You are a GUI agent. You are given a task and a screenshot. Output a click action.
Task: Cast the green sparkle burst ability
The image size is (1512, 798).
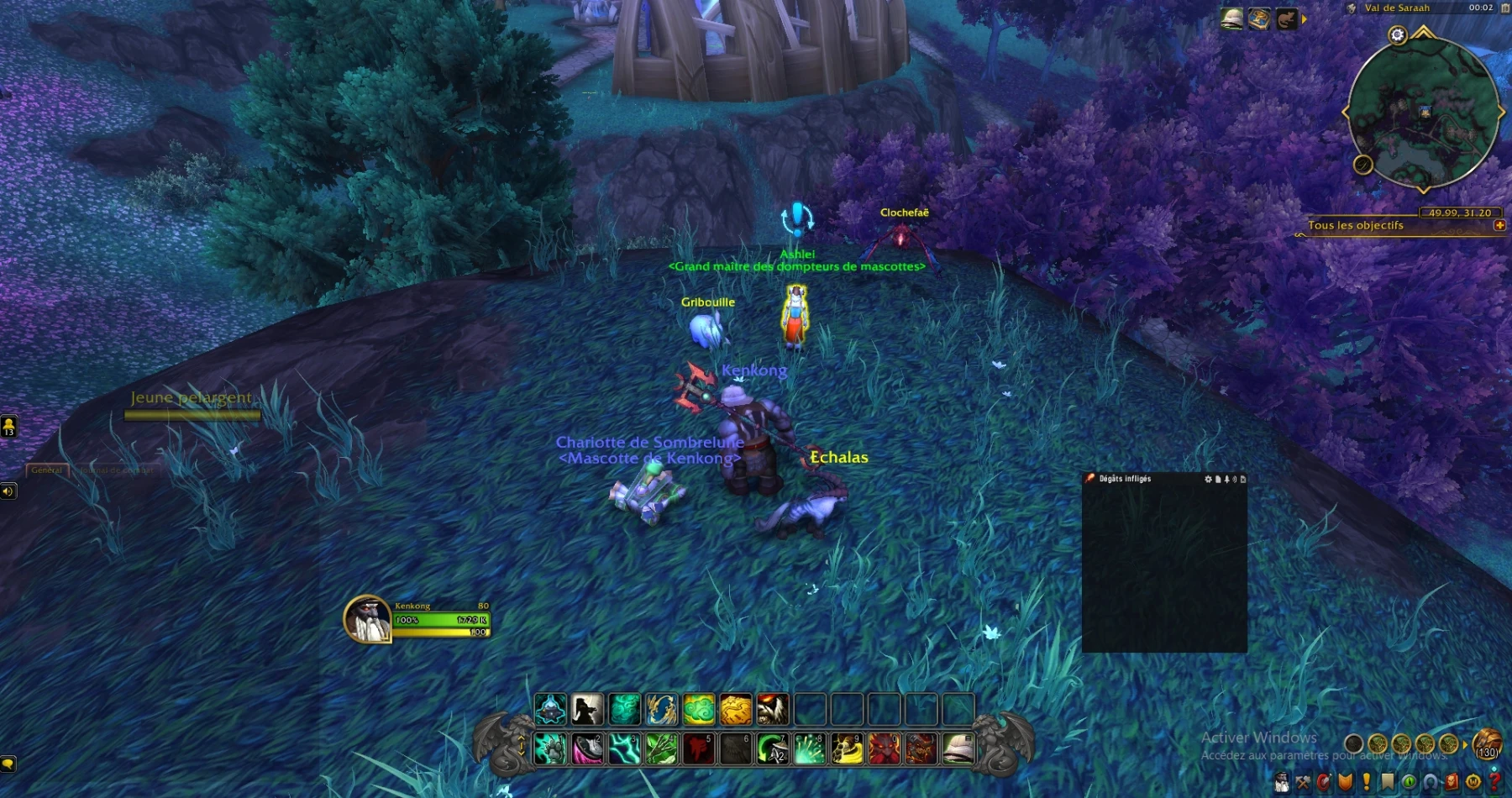tap(810, 748)
